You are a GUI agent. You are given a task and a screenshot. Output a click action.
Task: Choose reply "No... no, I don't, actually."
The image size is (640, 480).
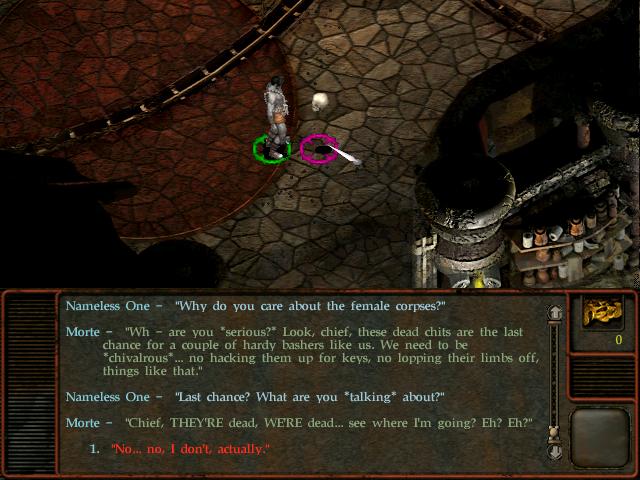[x=190, y=449]
